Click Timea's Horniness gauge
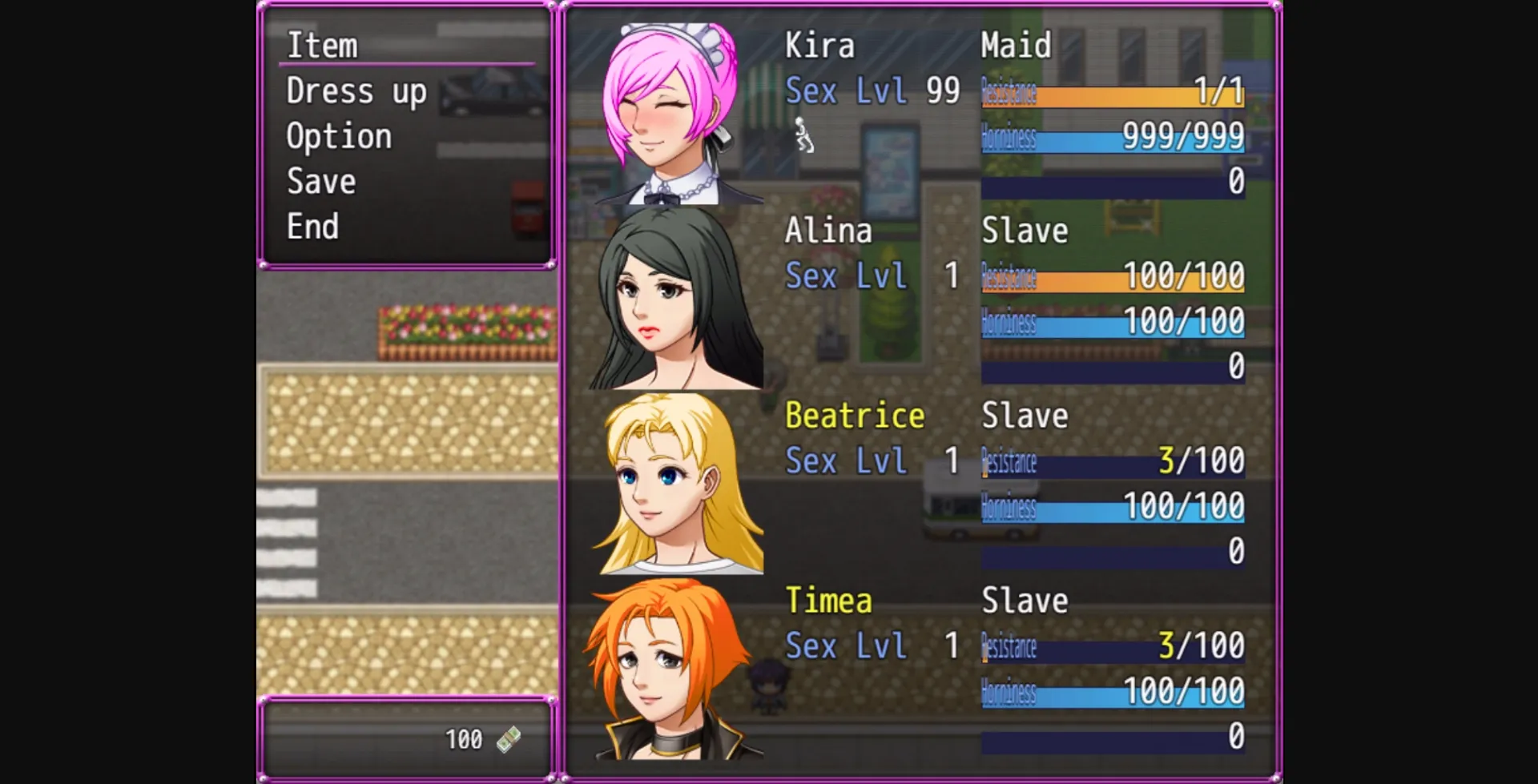Image resolution: width=1538 pixels, height=784 pixels. (1112, 691)
